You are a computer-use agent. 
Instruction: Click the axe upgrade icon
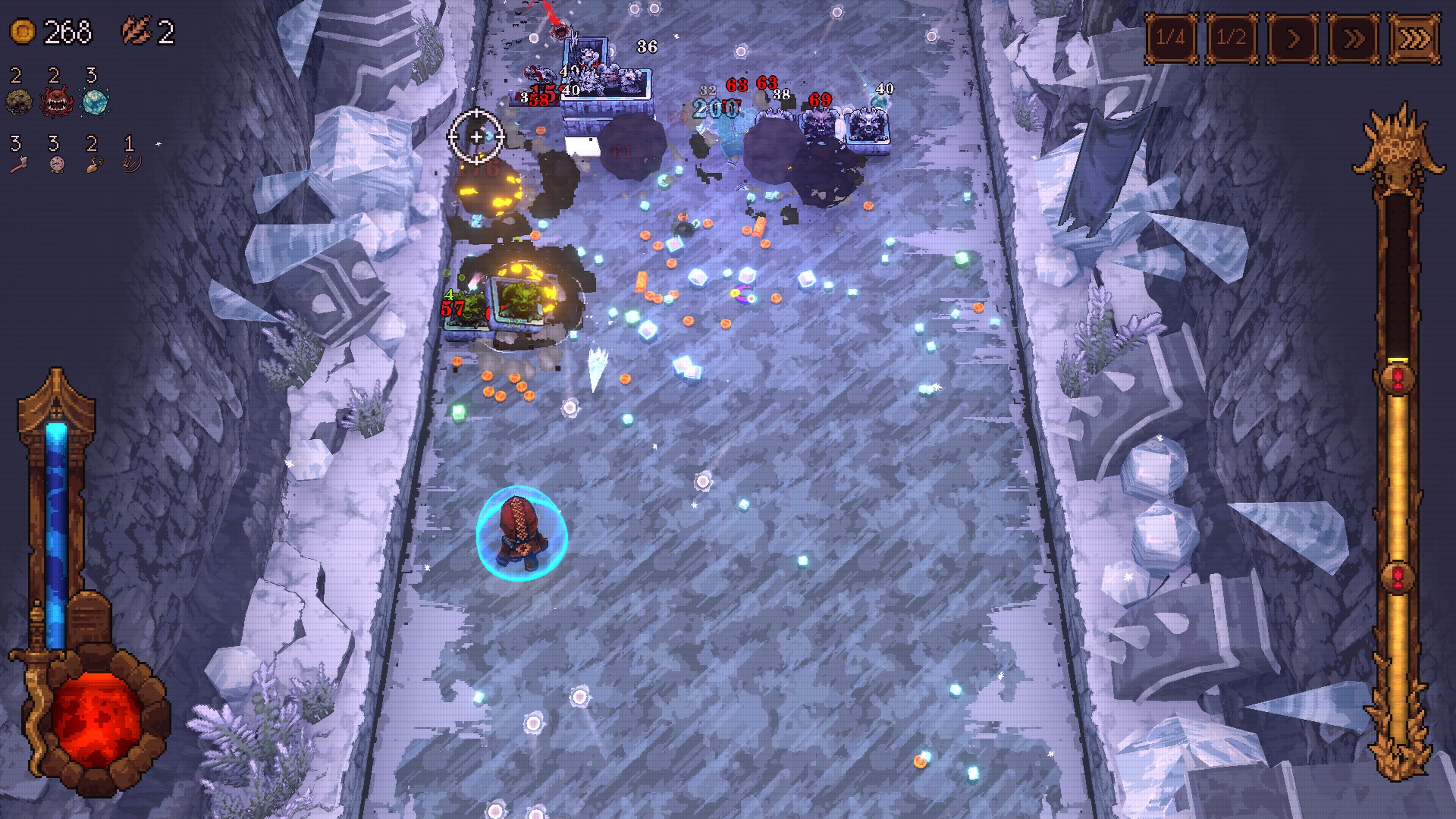click(x=19, y=163)
